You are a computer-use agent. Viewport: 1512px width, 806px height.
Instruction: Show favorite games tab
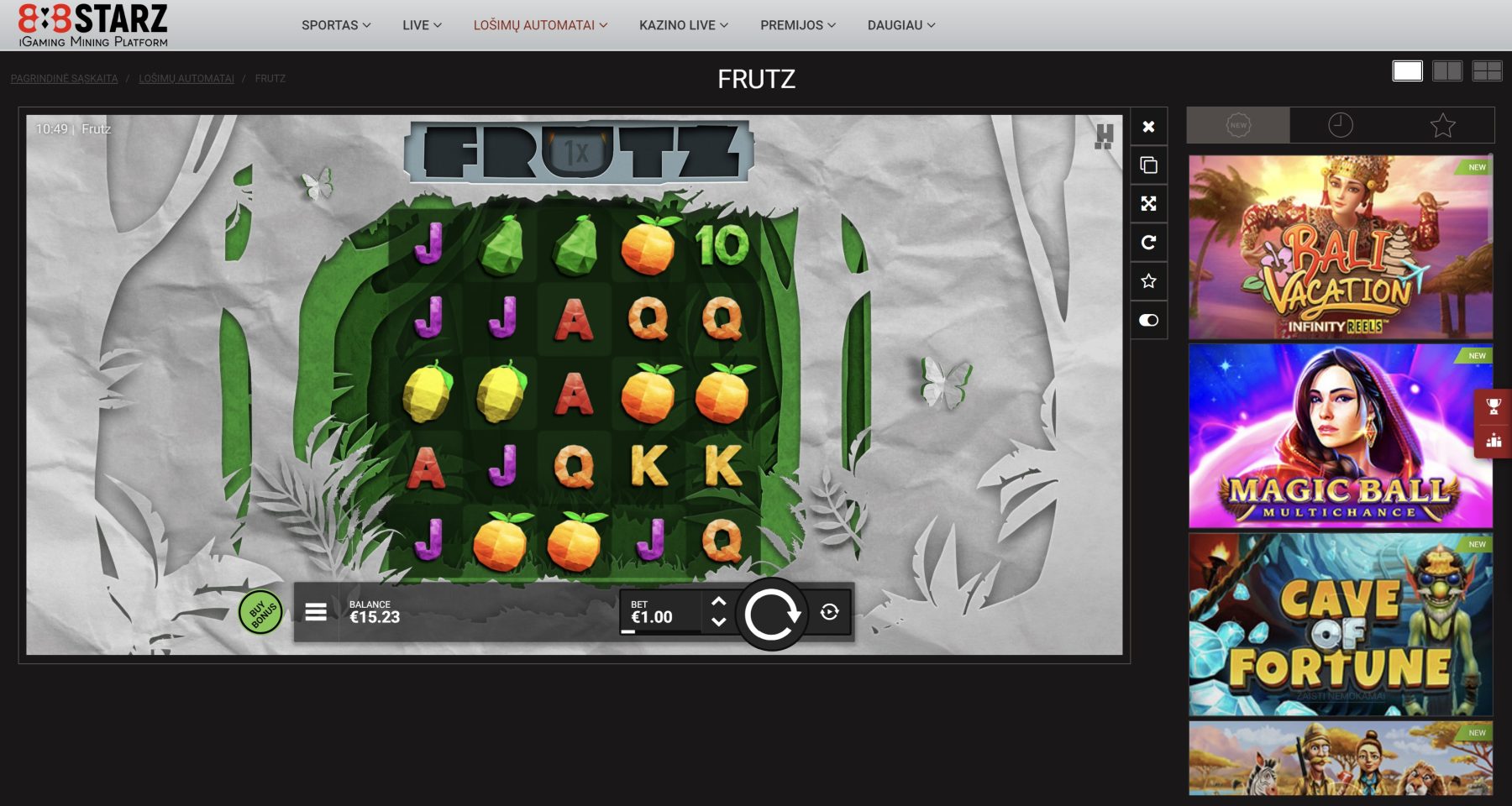click(x=1442, y=125)
